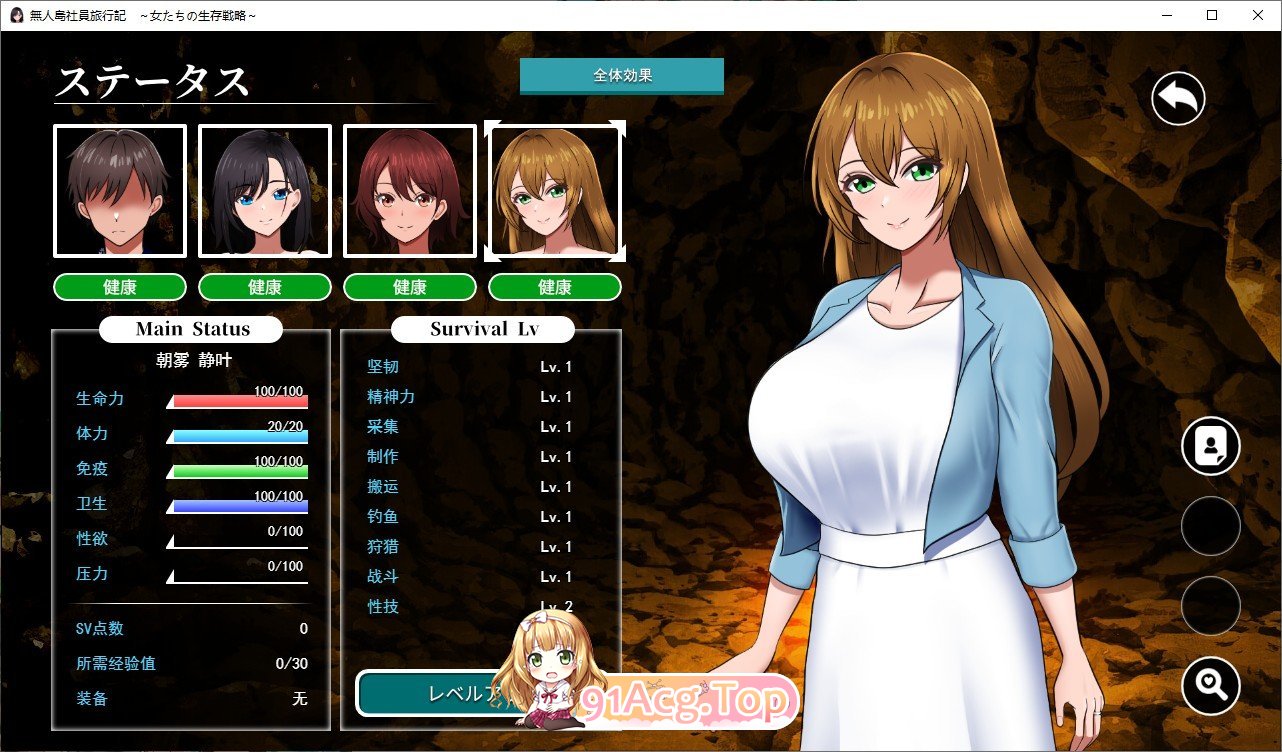Image resolution: width=1282 pixels, height=752 pixels.
Task: Select the dark-haired male character portrait
Action: coord(120,191)
